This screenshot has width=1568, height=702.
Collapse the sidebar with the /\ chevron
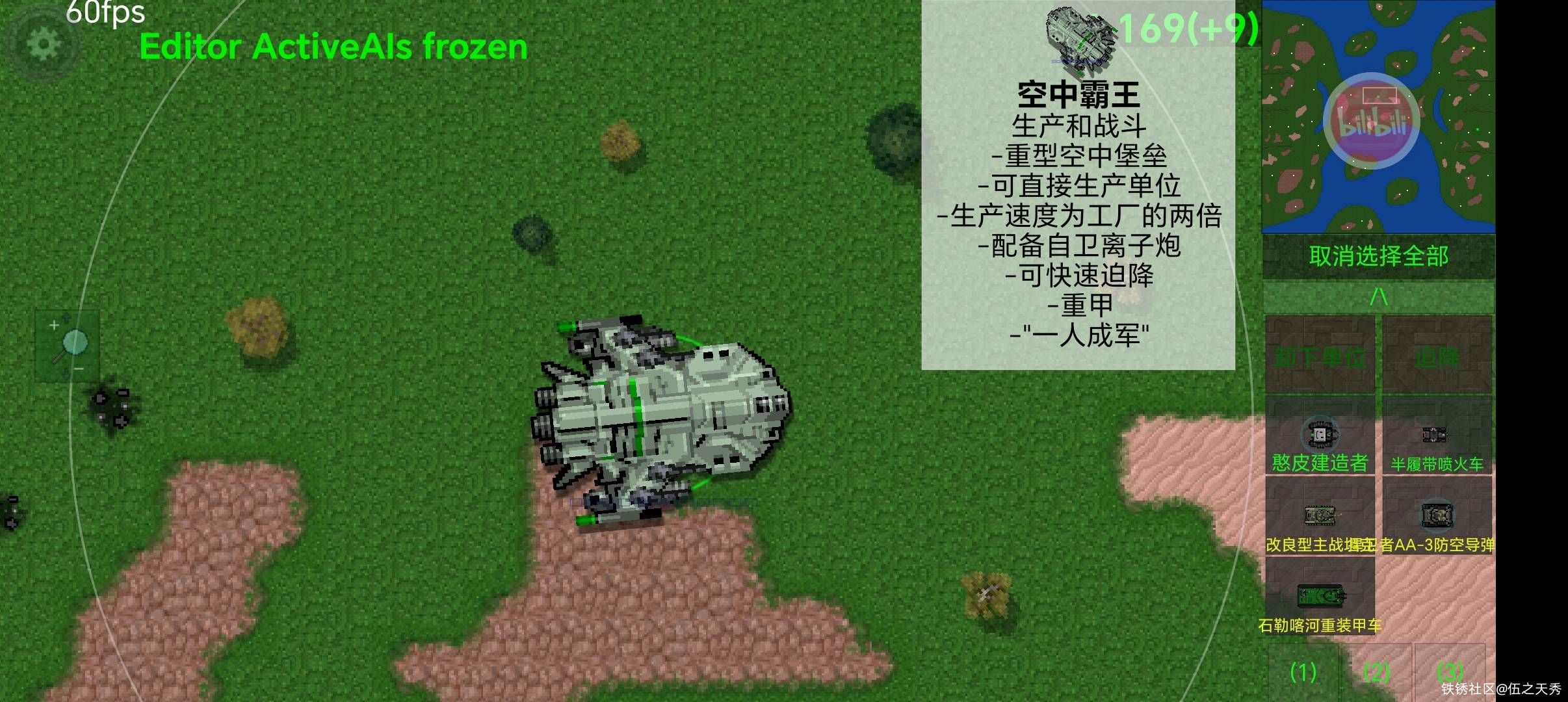[1378, 296]
